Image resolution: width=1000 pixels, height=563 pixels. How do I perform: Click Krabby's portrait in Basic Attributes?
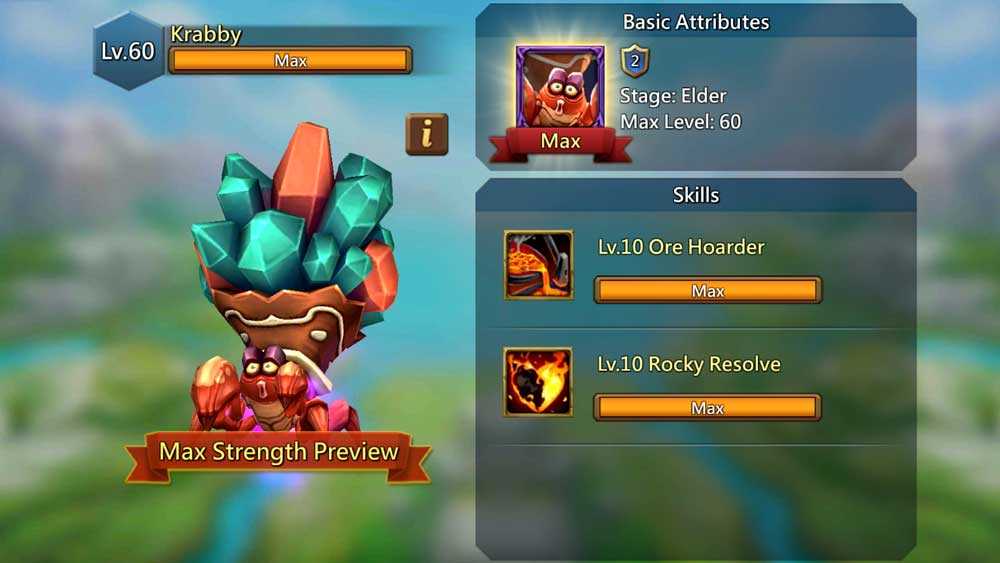pos(559,88)
